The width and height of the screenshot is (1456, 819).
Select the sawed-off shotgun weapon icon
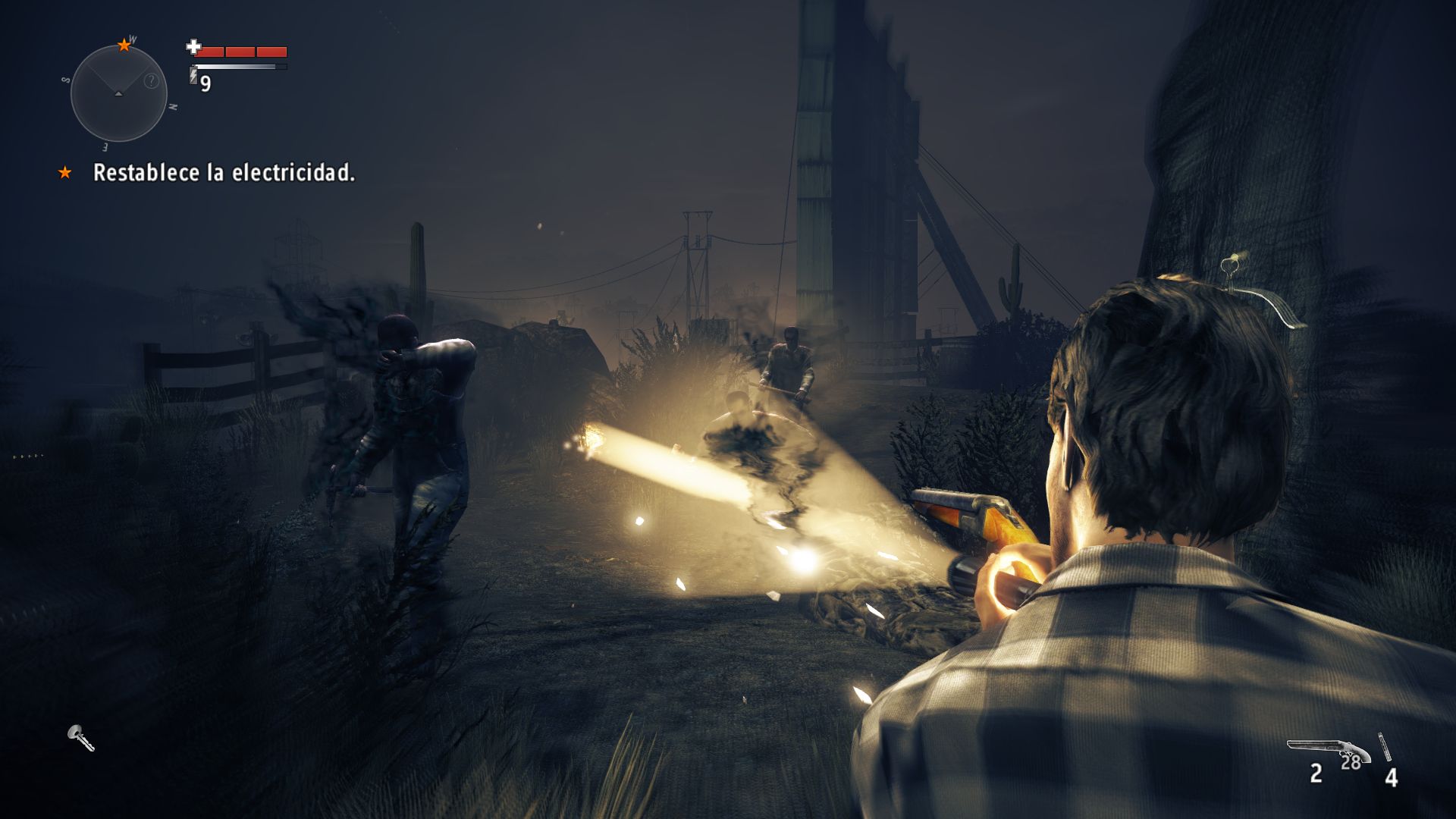[1329, 750]
